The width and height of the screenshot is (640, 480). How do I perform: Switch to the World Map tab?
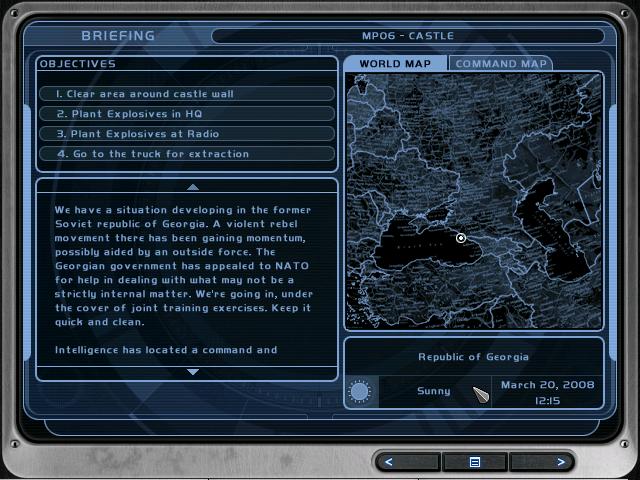[x=395, y=64]
